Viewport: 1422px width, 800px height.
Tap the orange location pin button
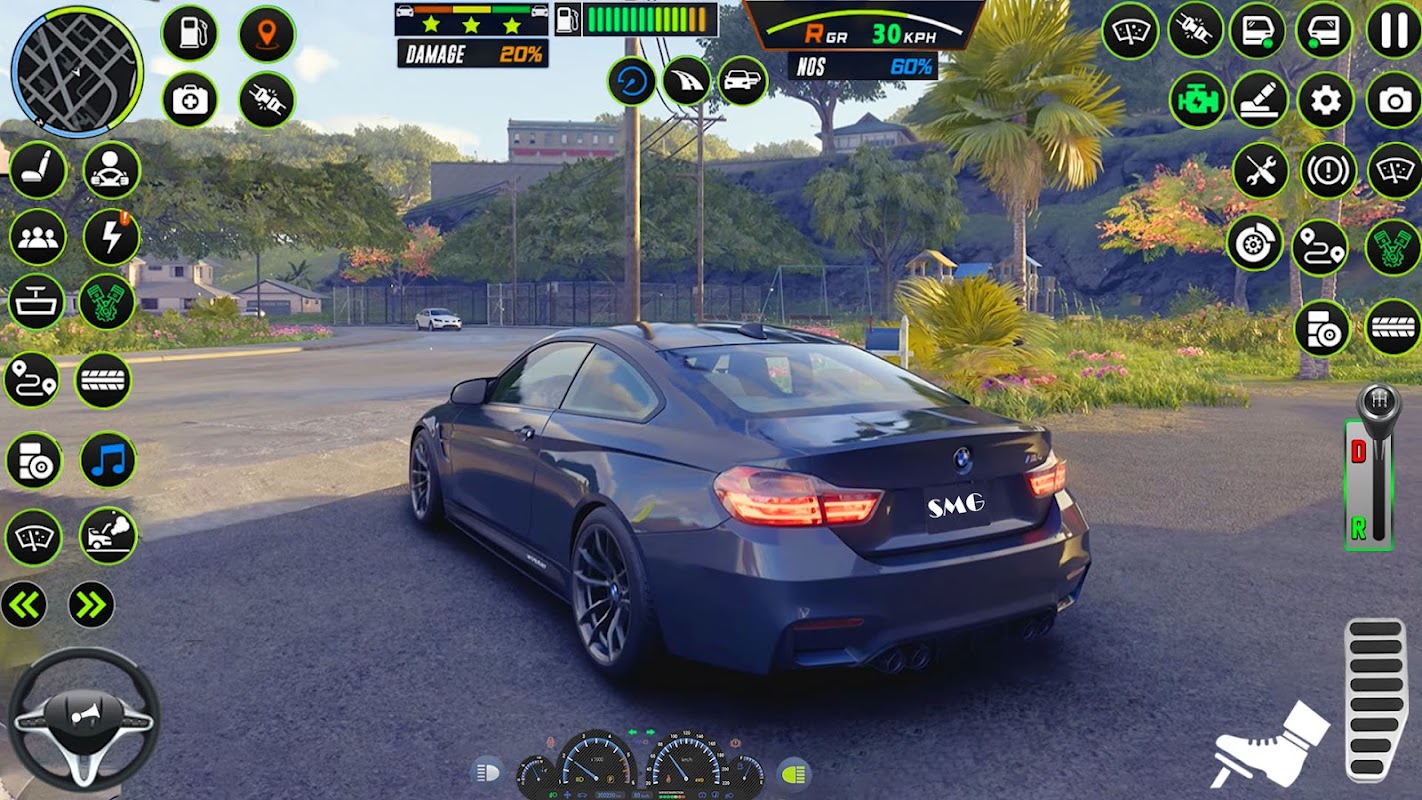(x=267, y=33)
